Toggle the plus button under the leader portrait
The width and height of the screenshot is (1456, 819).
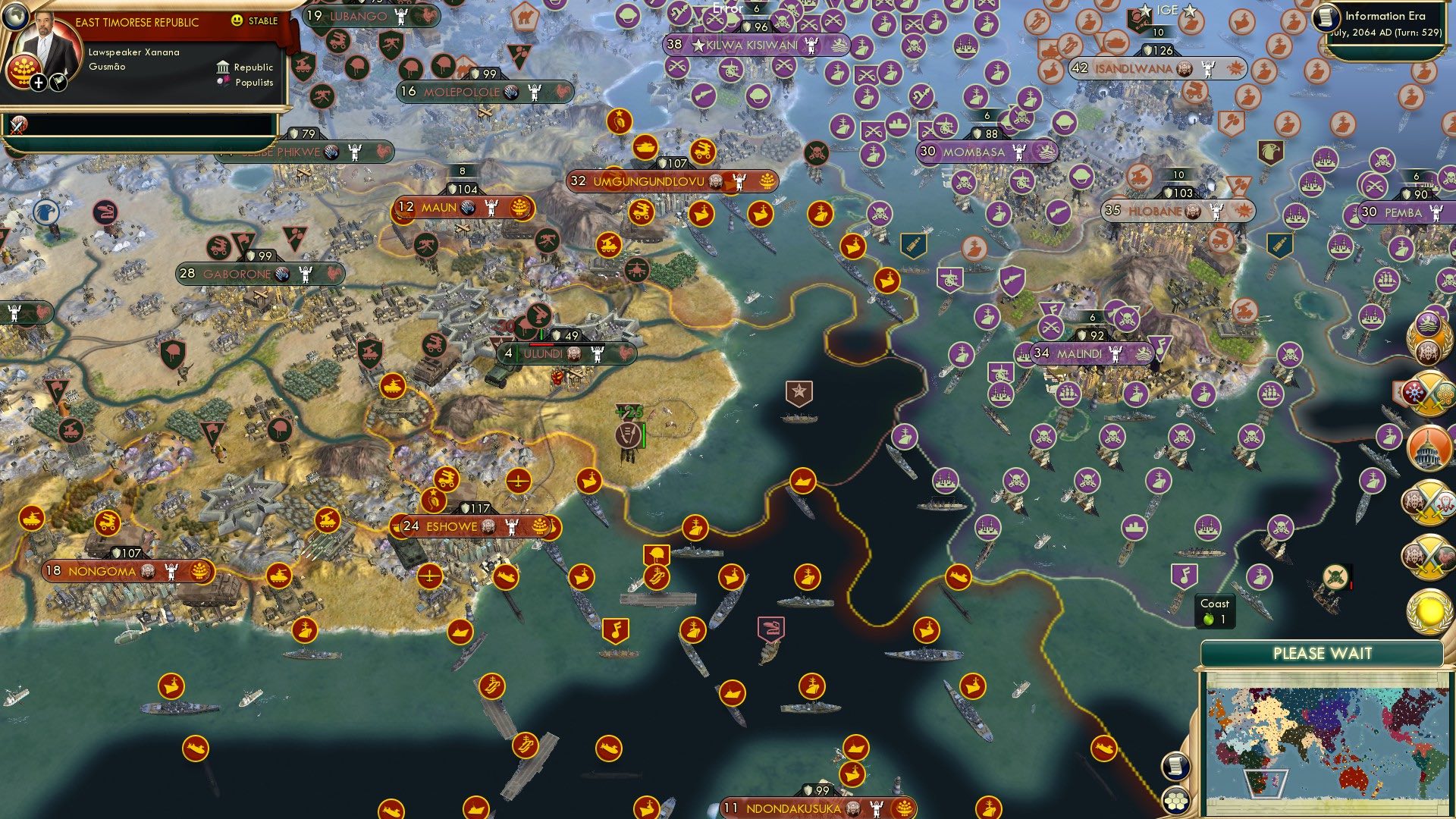tap(38, 83)
